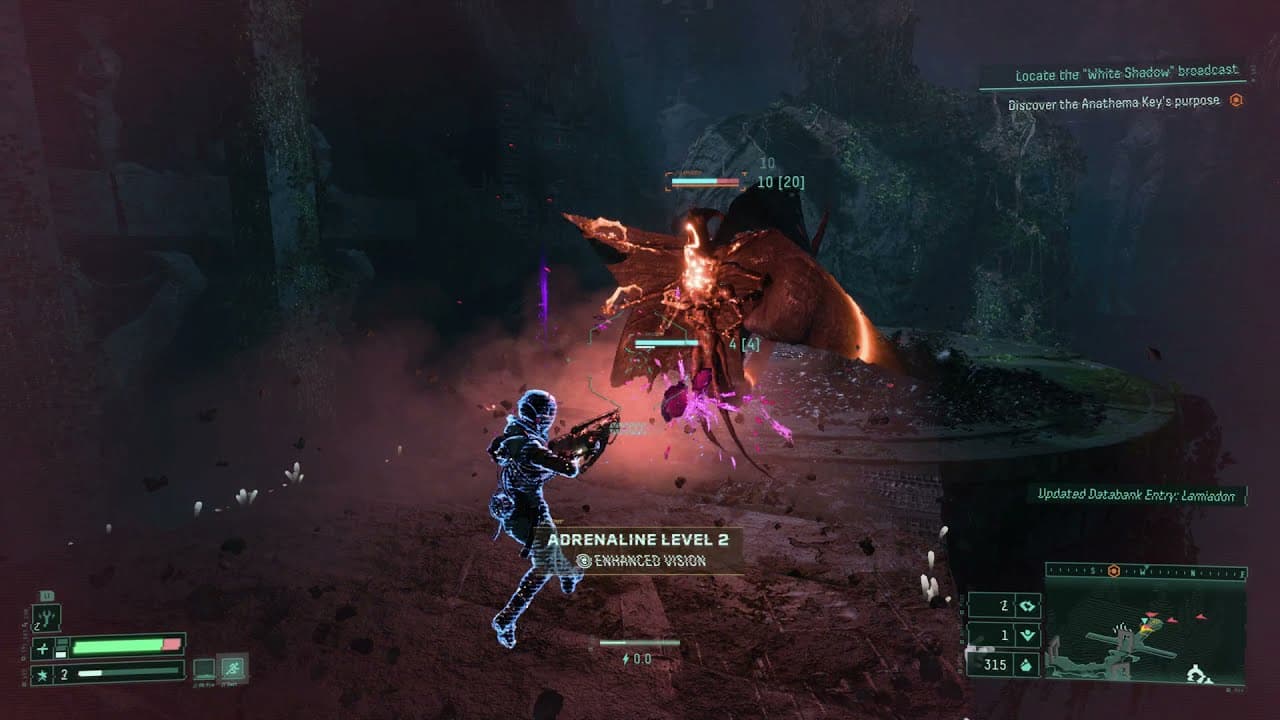Click the currency pouch icon near 315
The image size is (1280, 720).
click(x=1025, y=664)
